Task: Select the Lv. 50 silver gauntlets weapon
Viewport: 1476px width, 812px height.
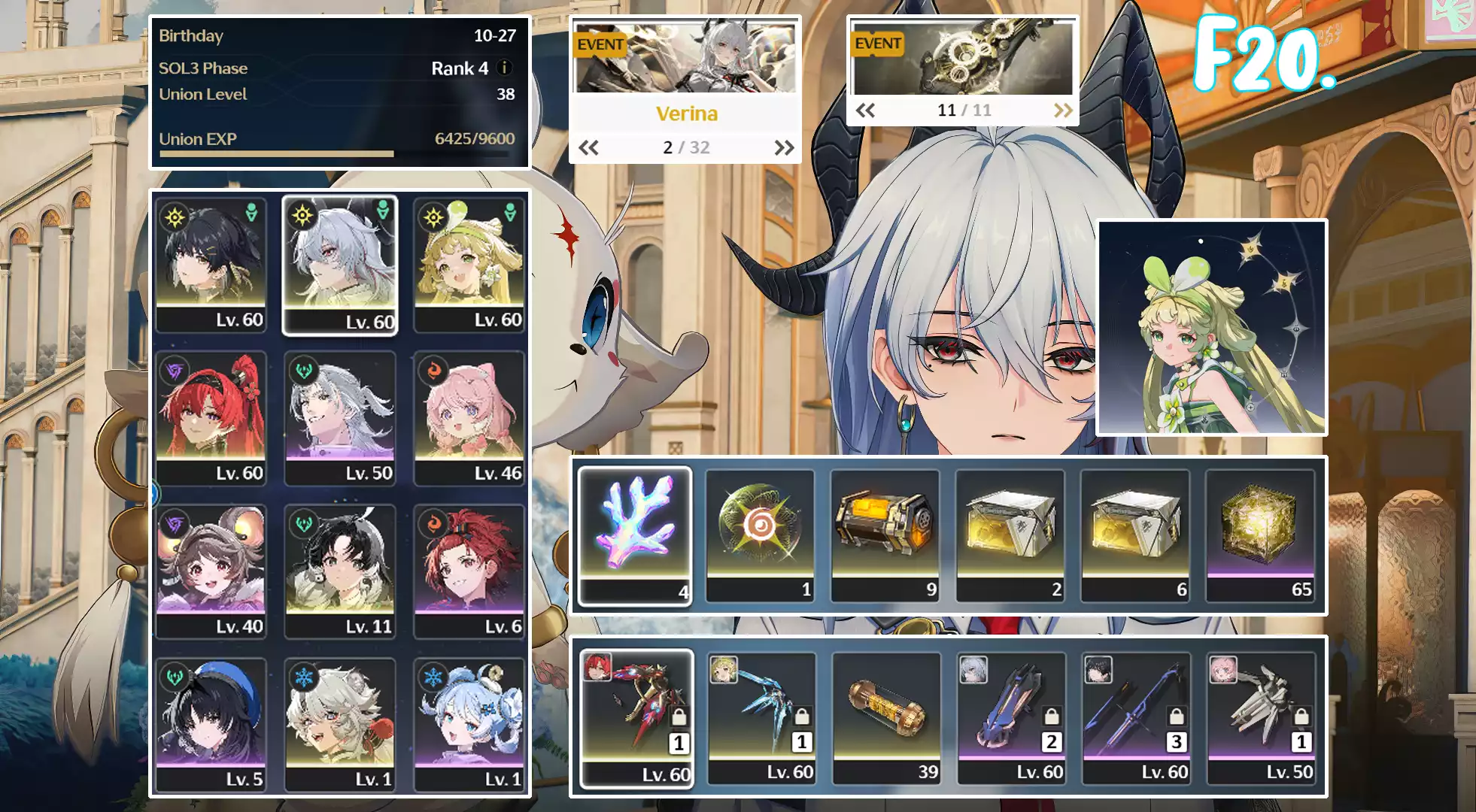Action: 1261,718
